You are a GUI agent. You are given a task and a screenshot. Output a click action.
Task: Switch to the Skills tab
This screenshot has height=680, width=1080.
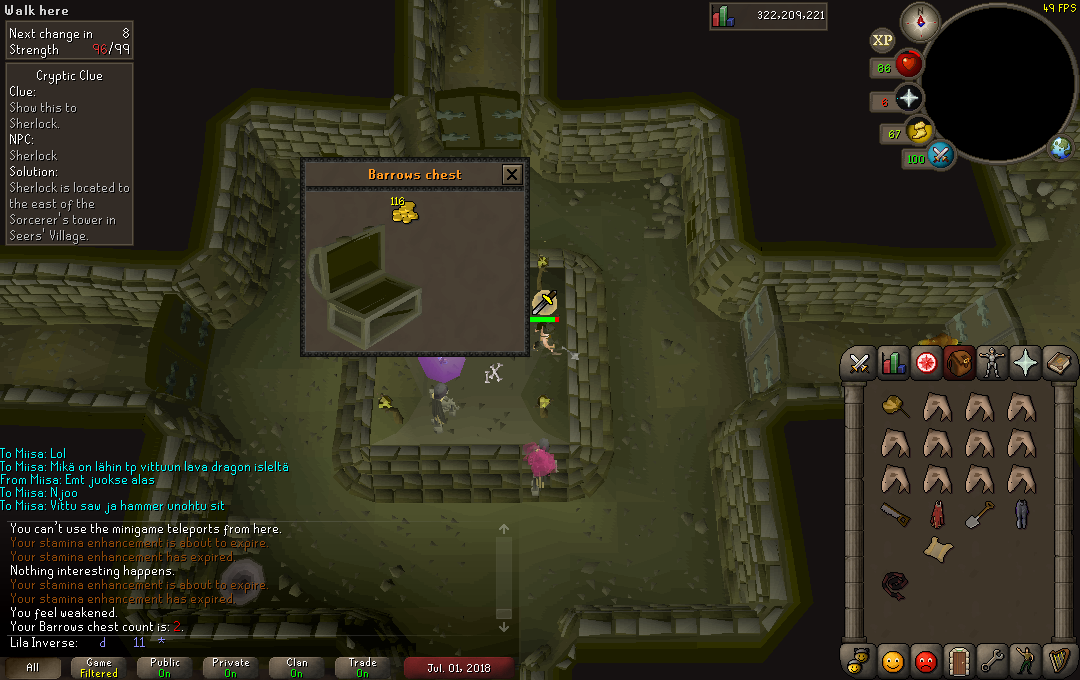click(x=893, y=364)
